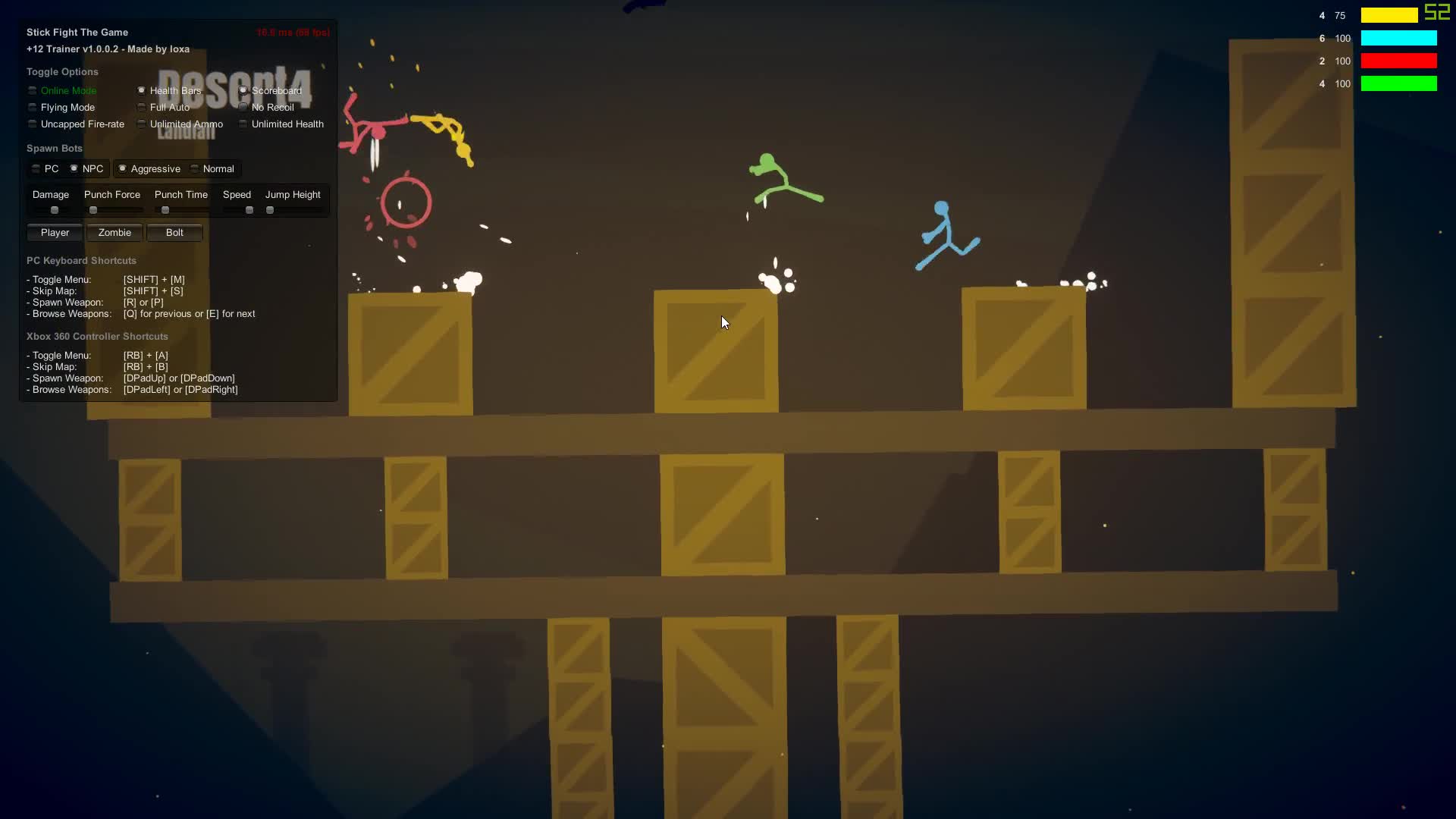Adjust the Punch Force slider
Viewport: 1456px width, 819px height.
93,210
